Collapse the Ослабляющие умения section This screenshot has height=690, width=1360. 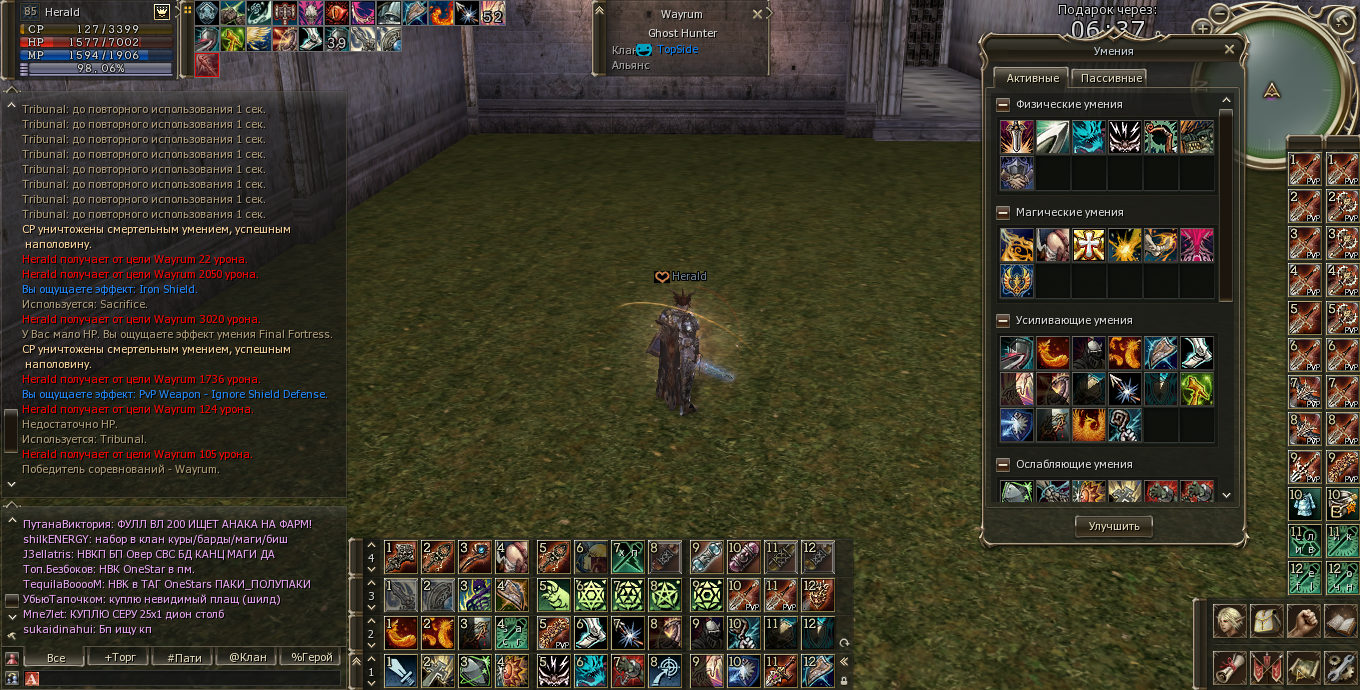1003,464
